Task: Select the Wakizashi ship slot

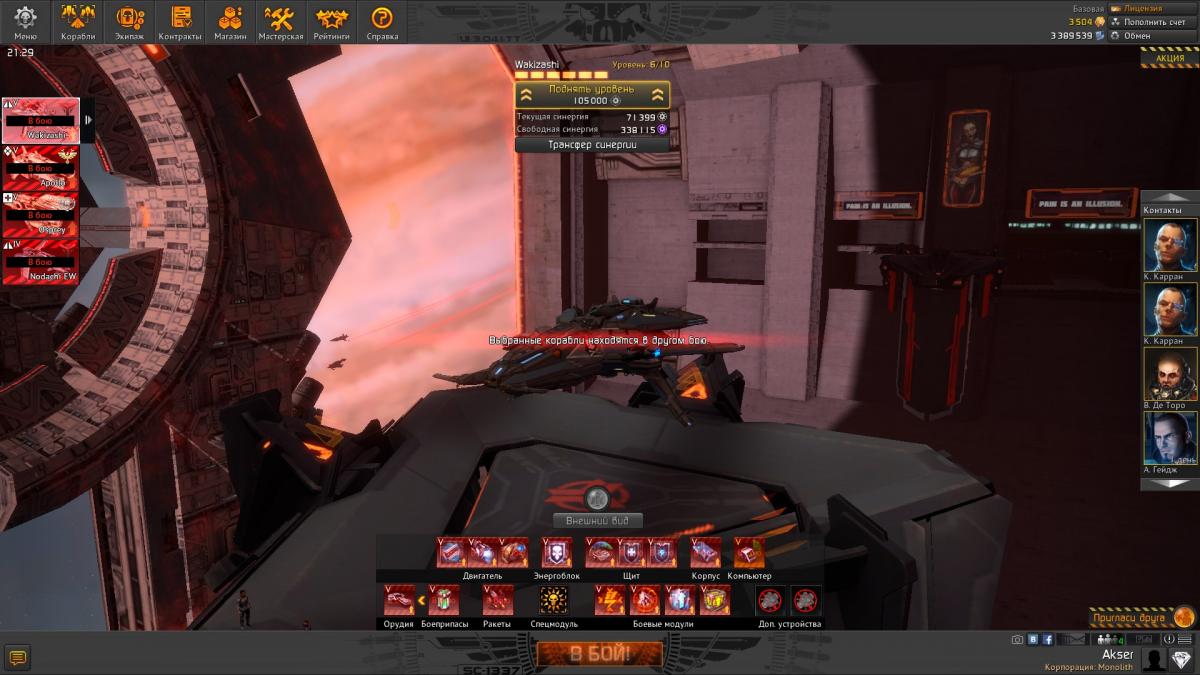Action: pos(41,120)
